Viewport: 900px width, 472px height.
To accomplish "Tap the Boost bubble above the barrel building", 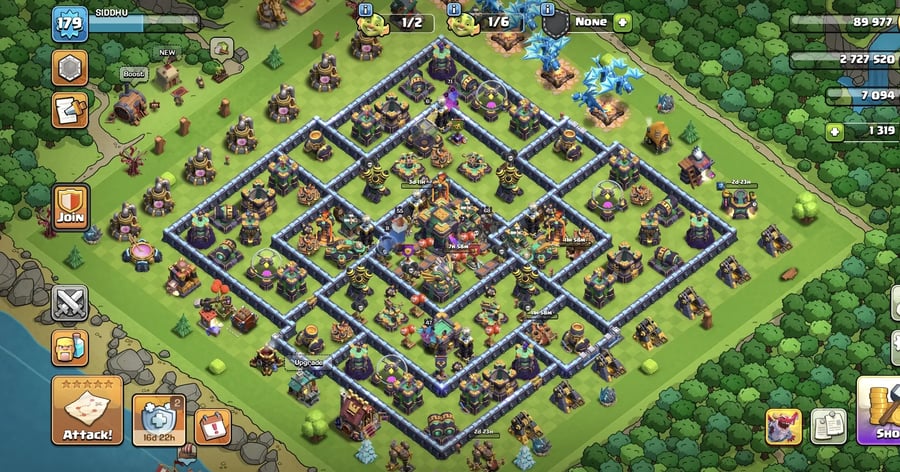I will (133, 73).
